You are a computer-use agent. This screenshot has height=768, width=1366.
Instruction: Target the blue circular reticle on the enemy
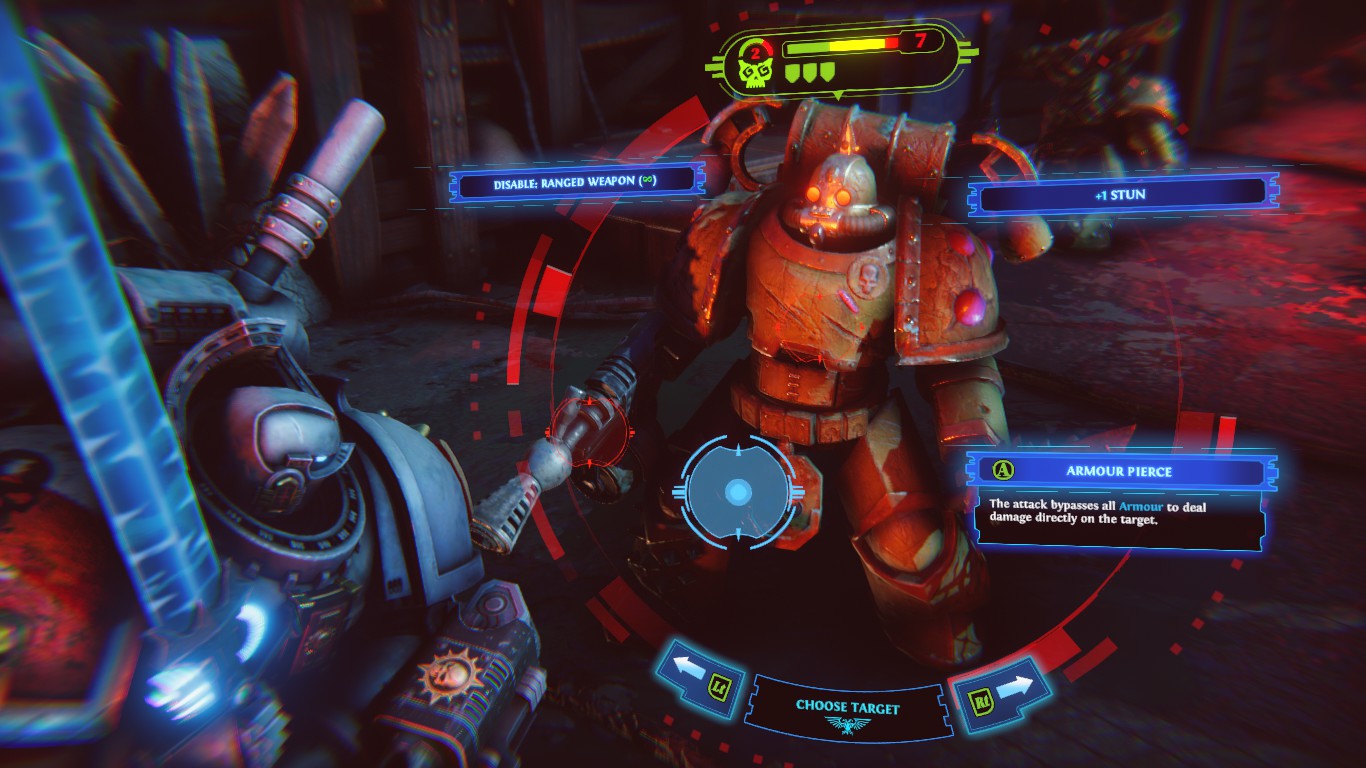tap(738, 491)
